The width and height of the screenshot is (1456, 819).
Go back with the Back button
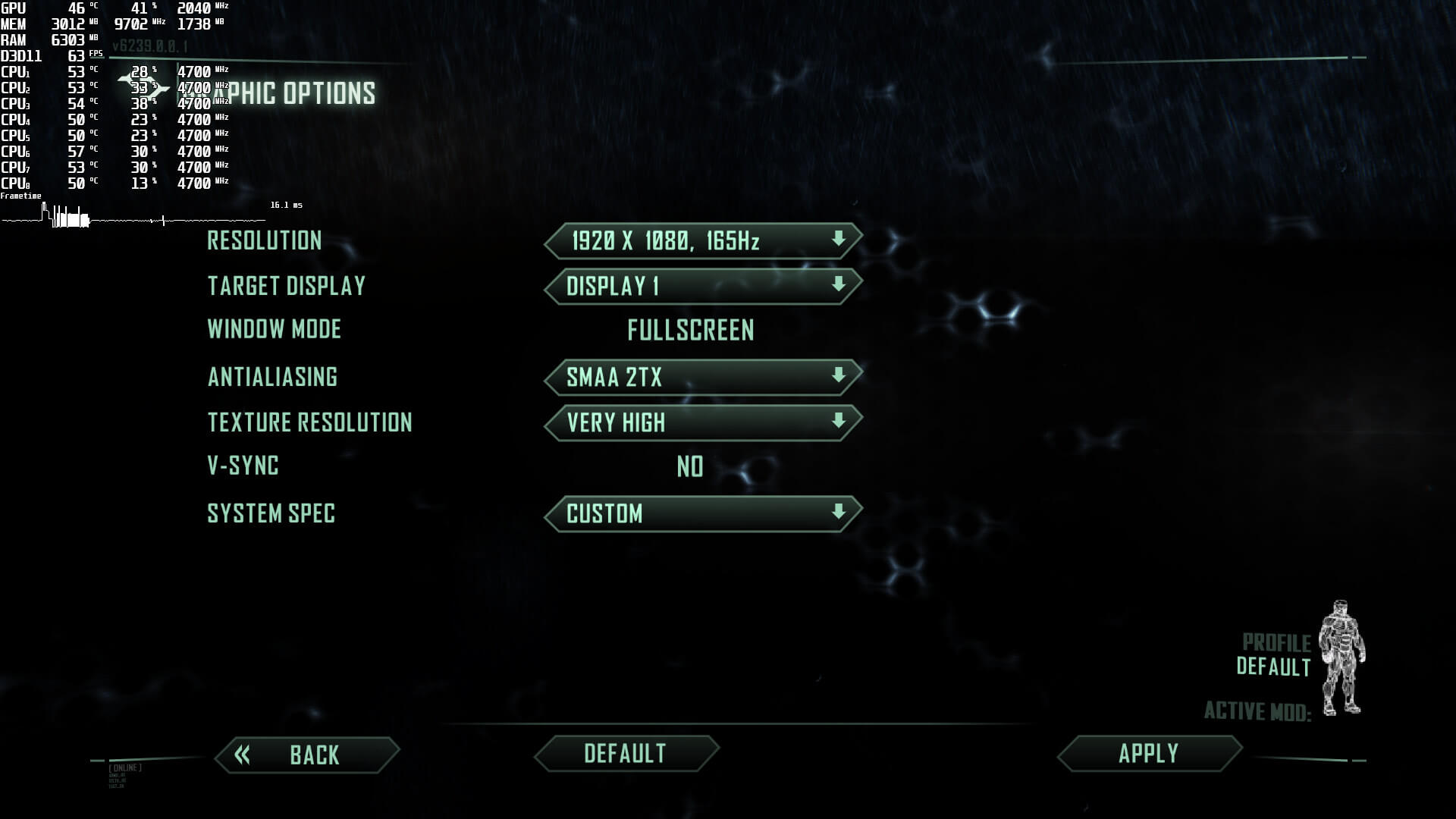[307, 755]
